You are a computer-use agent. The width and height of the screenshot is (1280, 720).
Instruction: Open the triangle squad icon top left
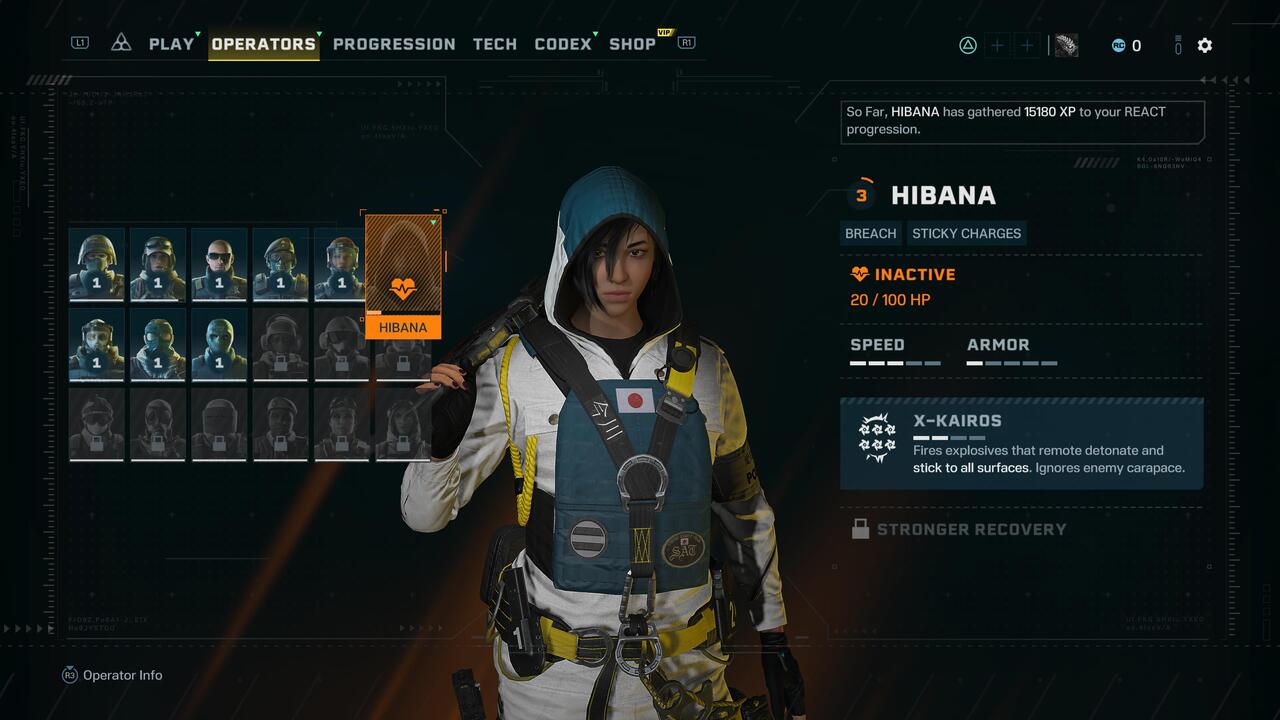(x=121, y=43)
